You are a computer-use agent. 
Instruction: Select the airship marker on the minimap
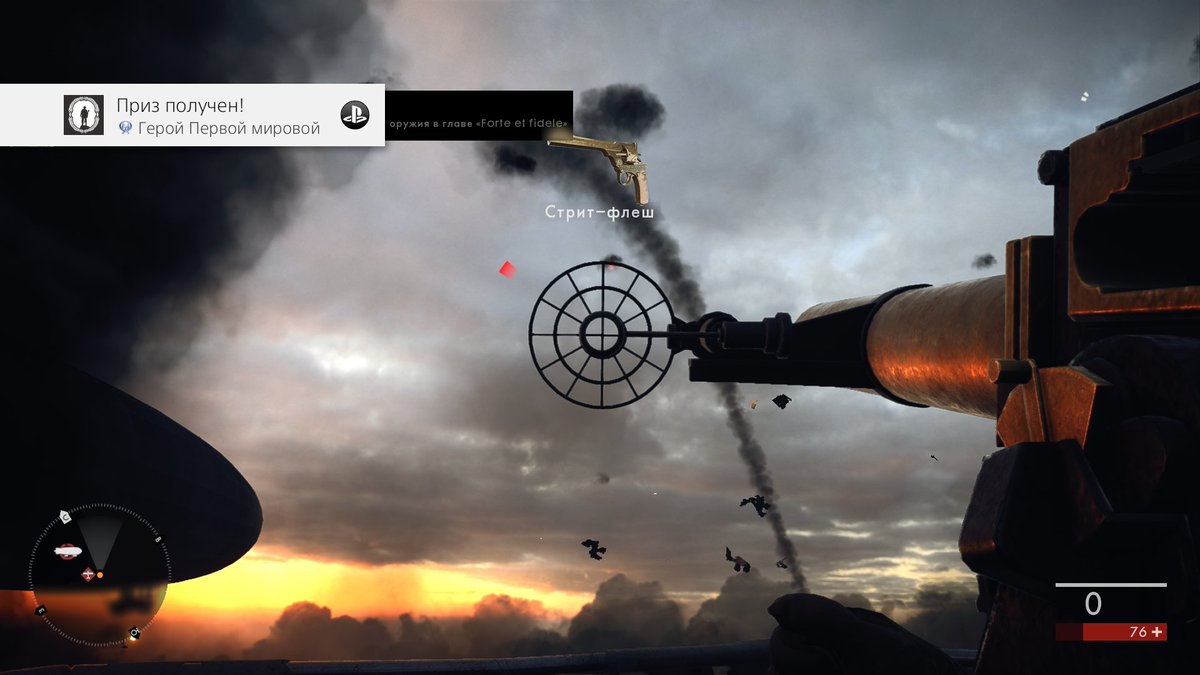(x=68, y=549)
